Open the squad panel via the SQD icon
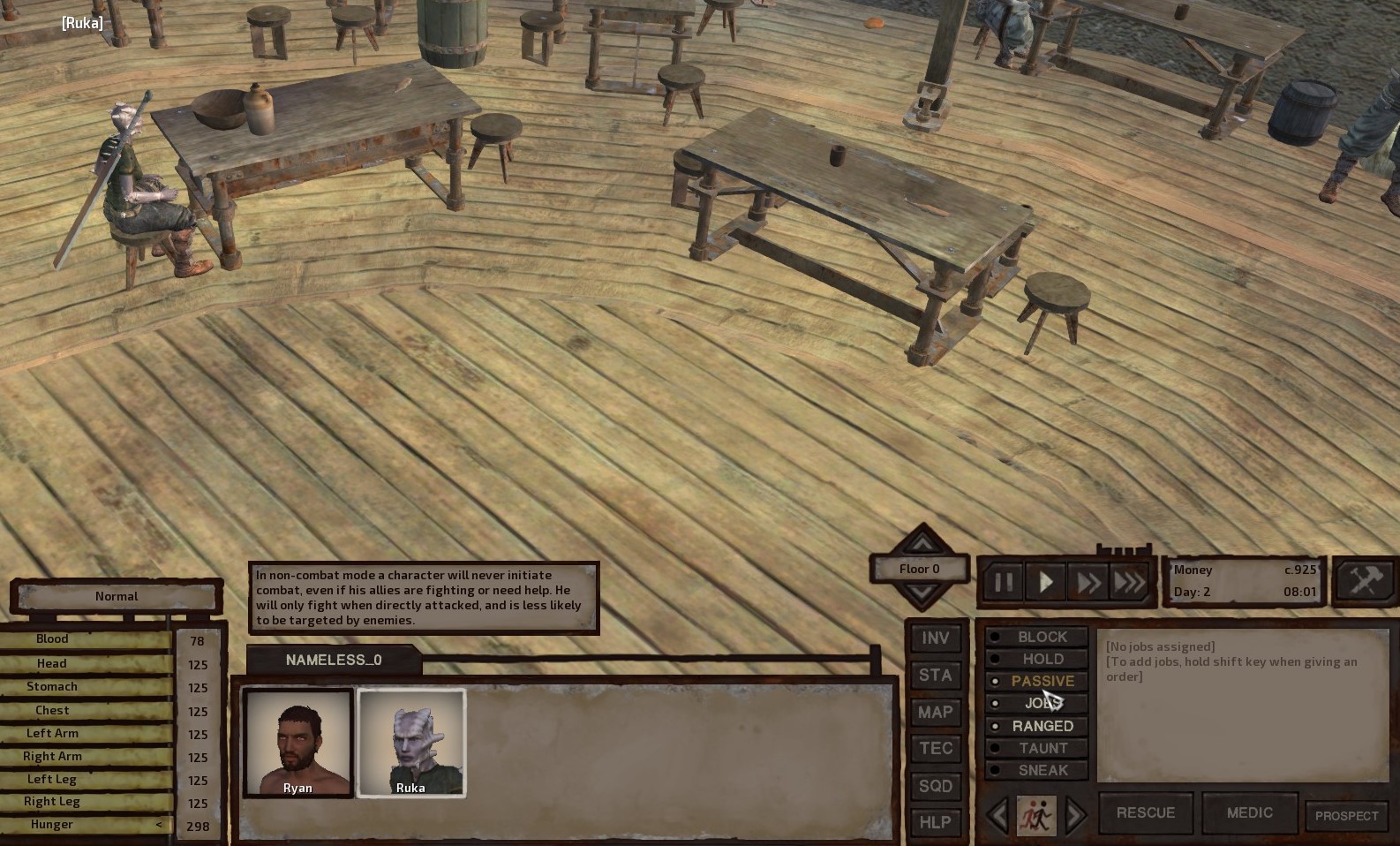This screenshot has width=1400, height=846. coord(935,786)
